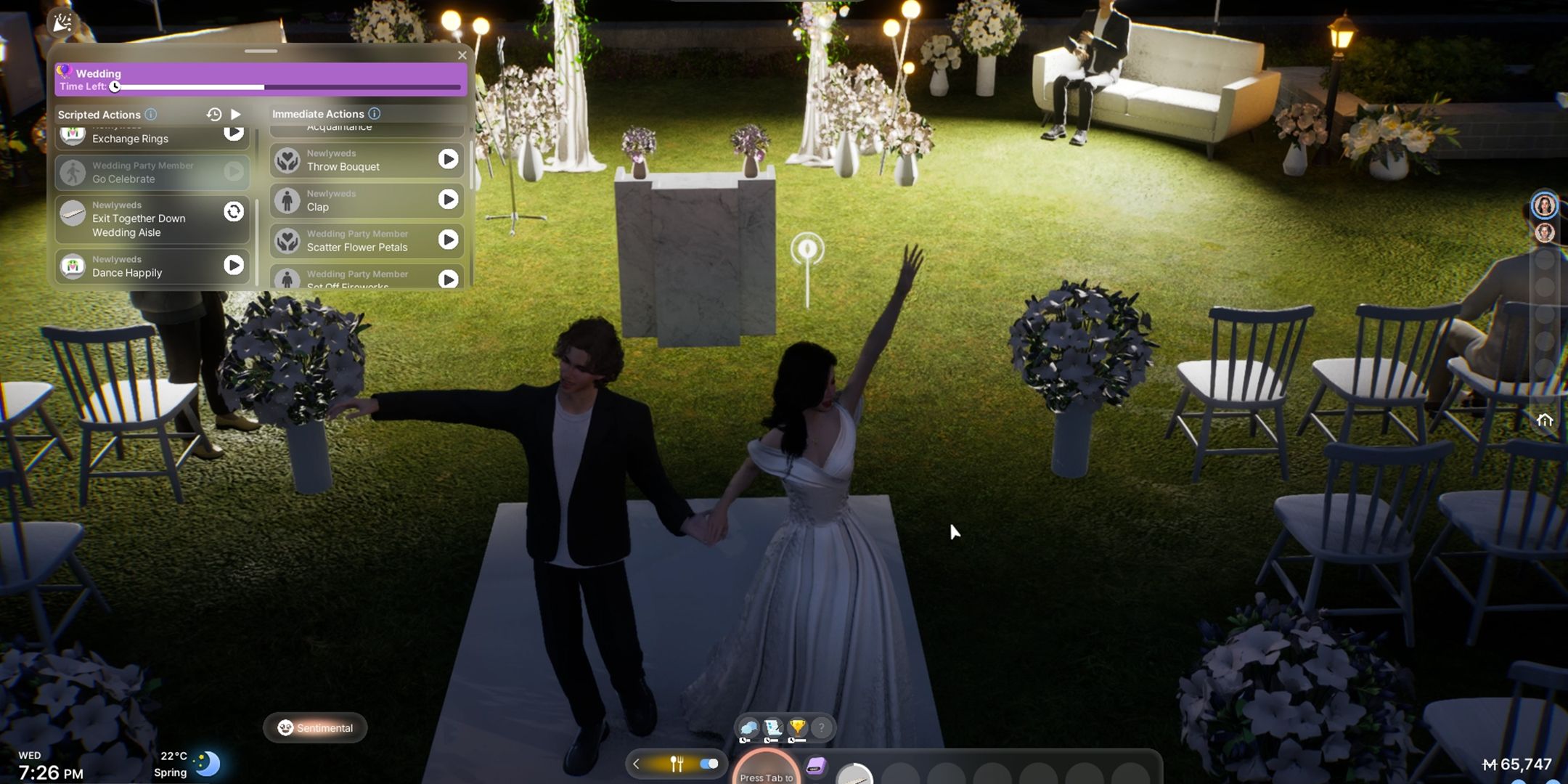1568x784 pixels.
Task: Open the scroll tasks icon in the bottom hotbar
Action: click(772, 726)
